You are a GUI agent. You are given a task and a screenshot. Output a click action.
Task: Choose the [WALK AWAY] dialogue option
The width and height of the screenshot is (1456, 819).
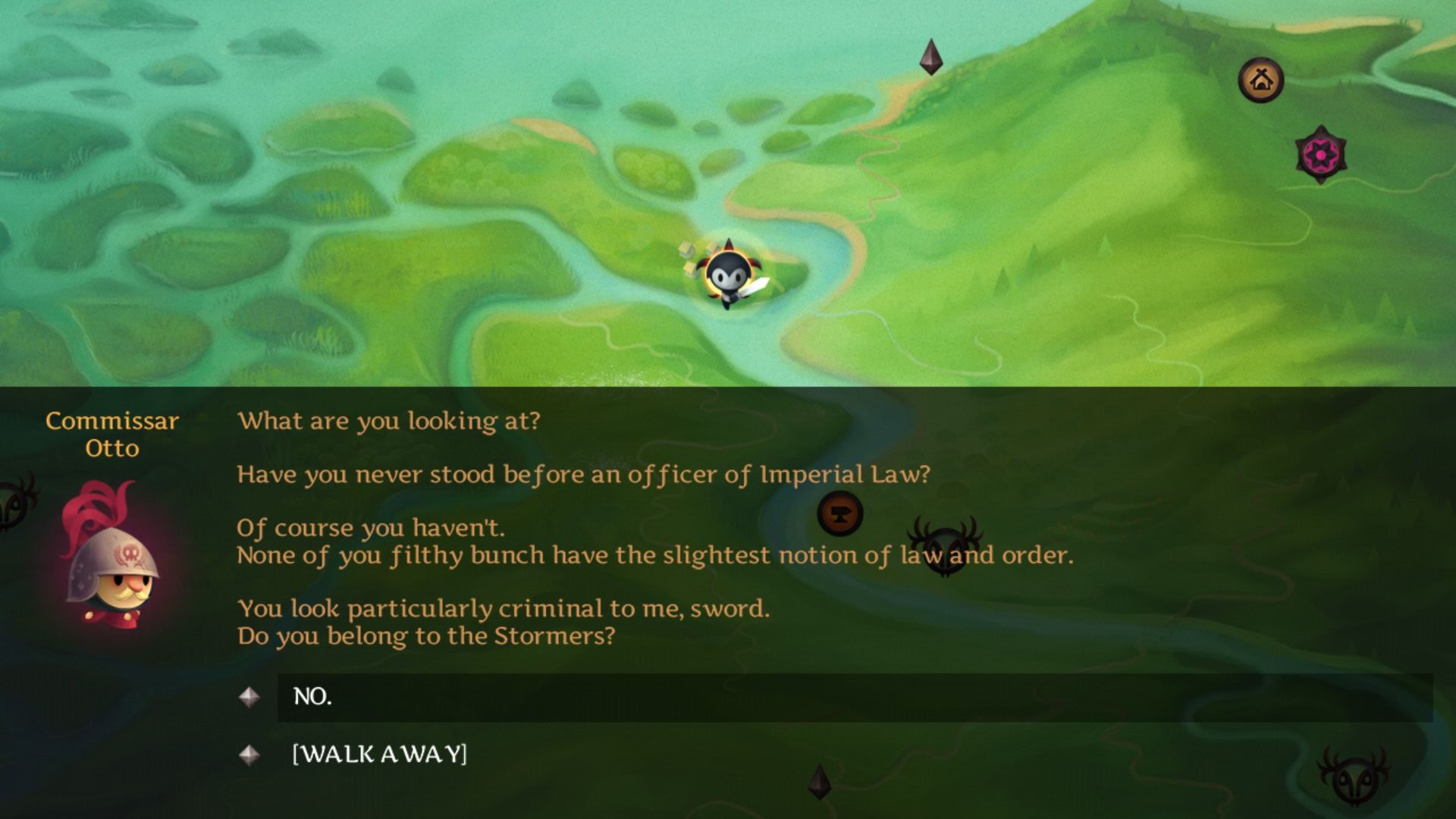click(379, 755)
